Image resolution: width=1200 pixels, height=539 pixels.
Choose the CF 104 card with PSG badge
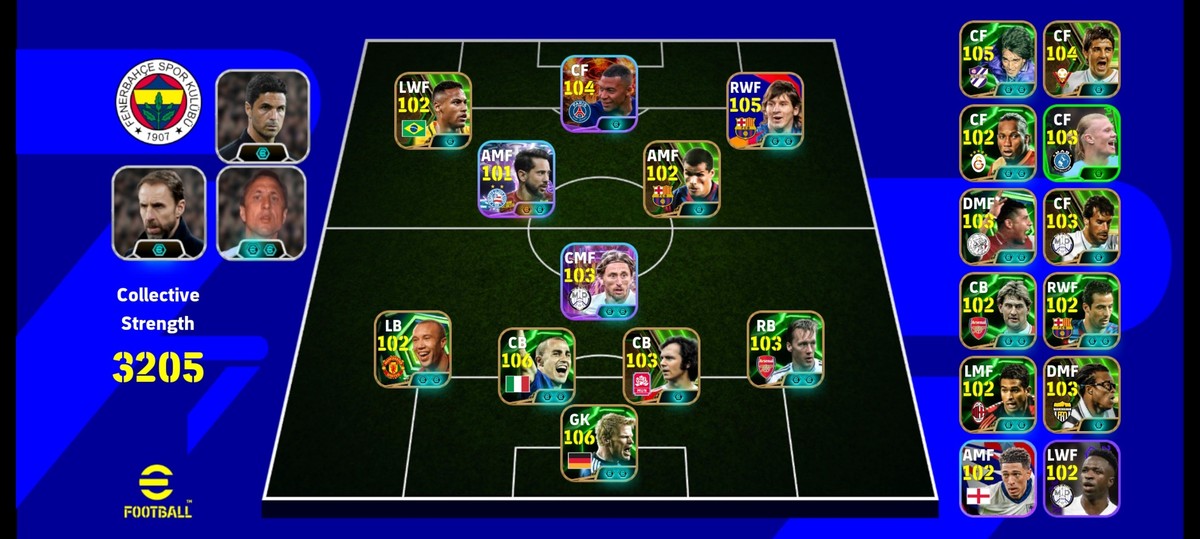pyautogui.click(x=599, y=94)
